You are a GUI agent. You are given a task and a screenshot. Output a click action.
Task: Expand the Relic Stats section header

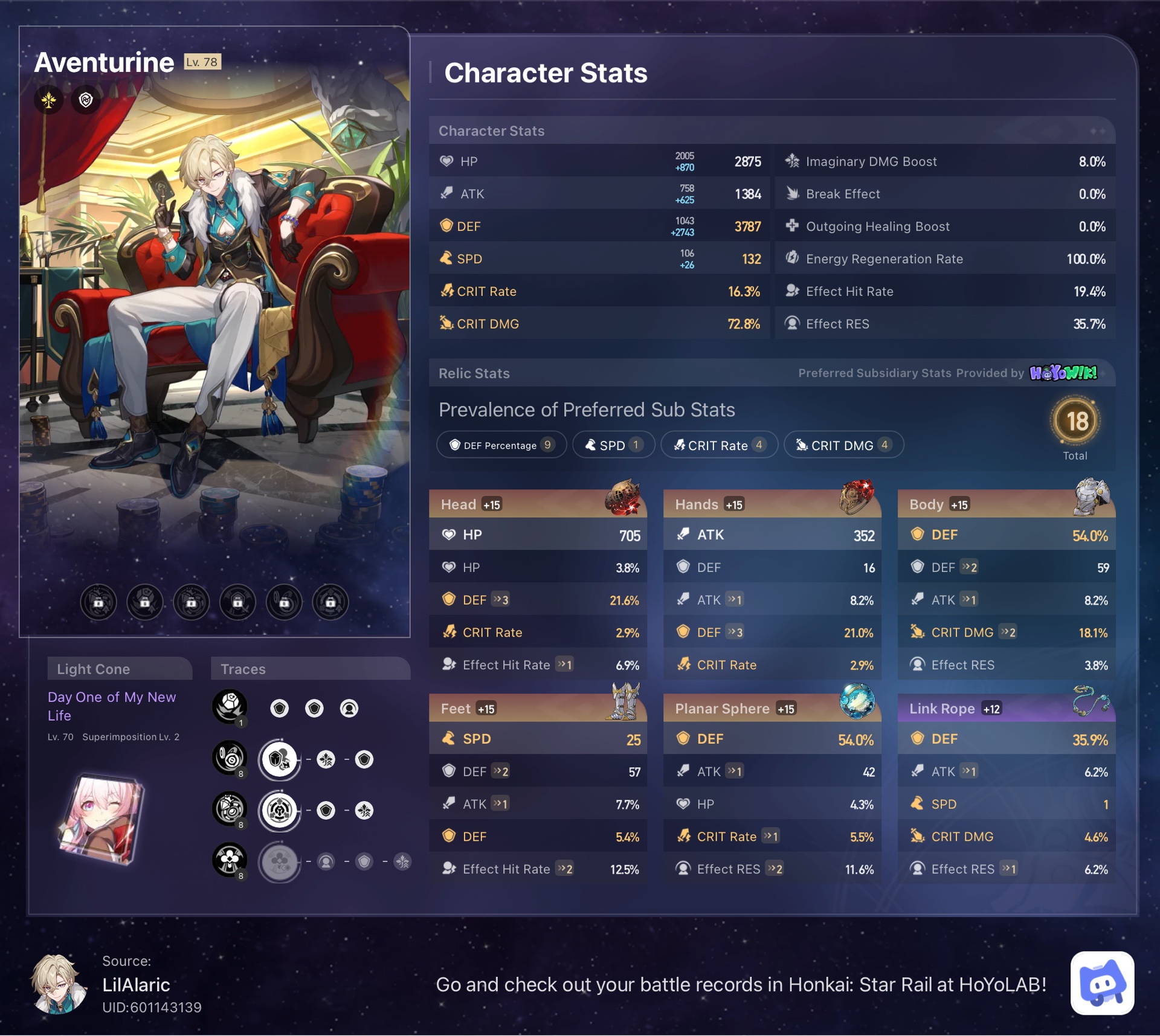(474, 373)
